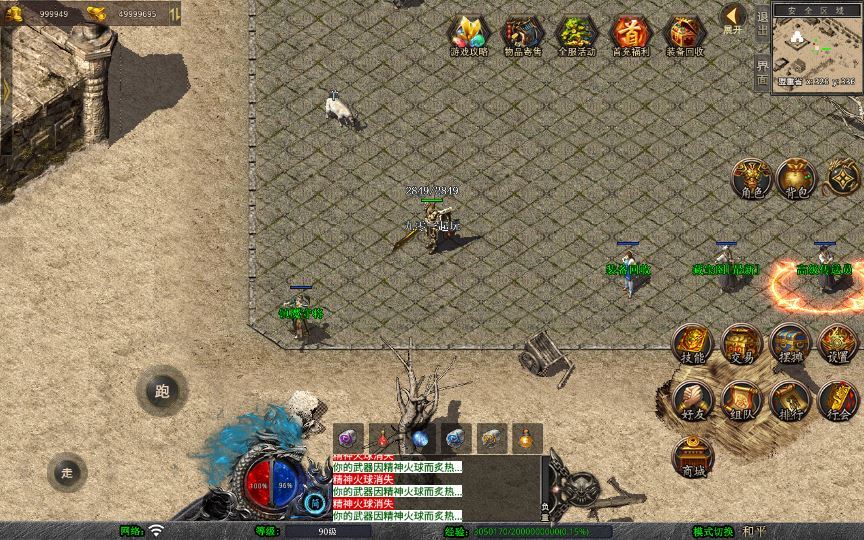Open the 排行 rankings
This screenshot has width=864, height=540.
(x=790, y=400)
